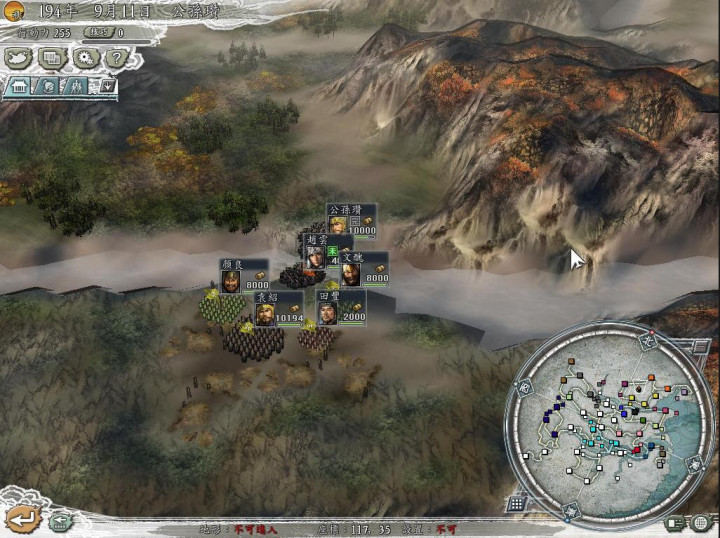End the turn with the orange arrow button

pos(23,518)
